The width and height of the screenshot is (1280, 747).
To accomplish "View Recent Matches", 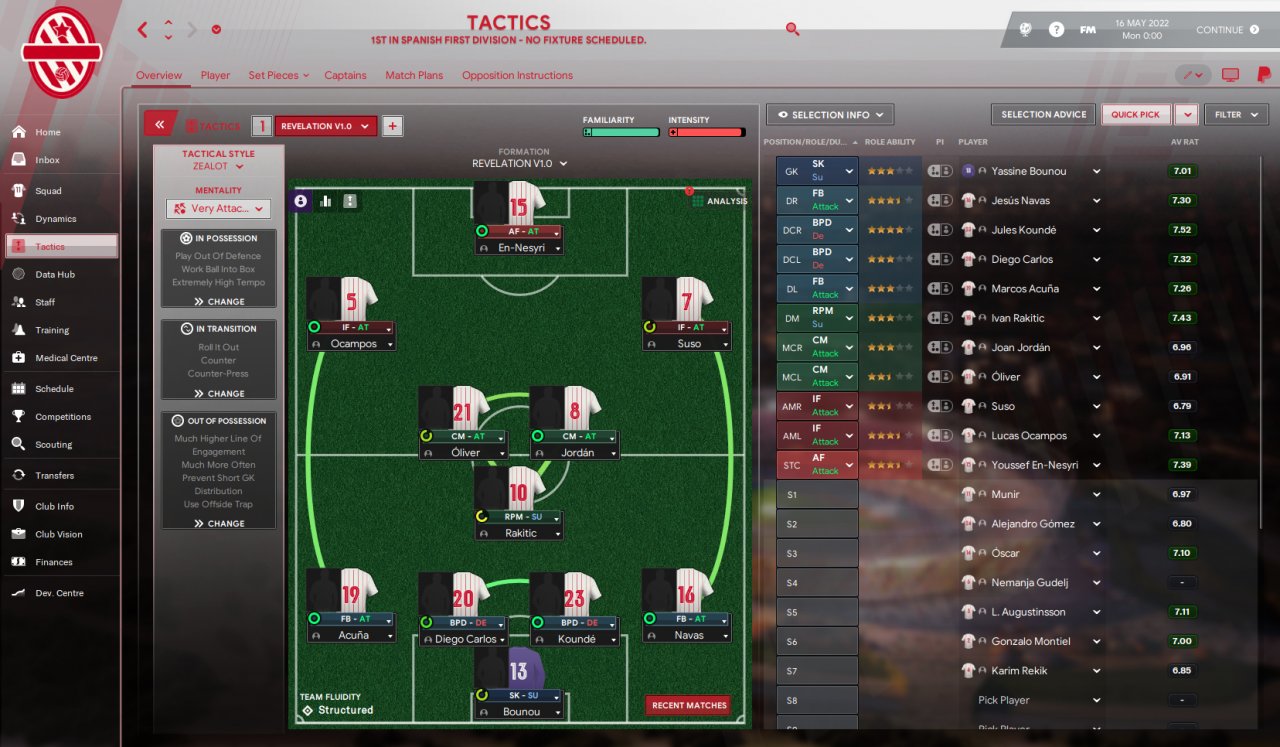I will [689, 705].
